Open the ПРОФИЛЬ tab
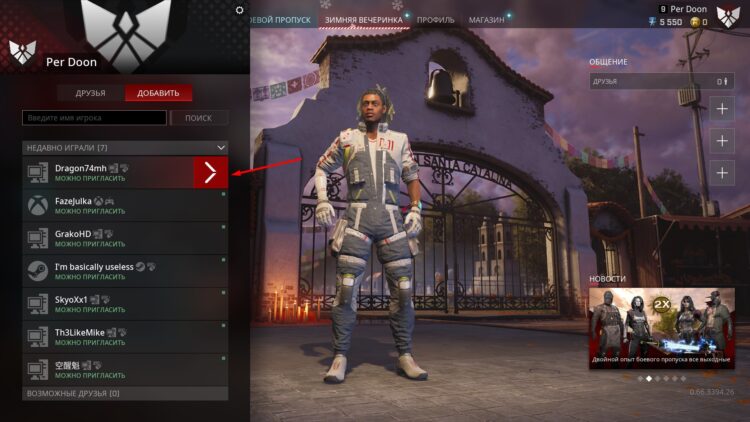 (x=435, y=19)
